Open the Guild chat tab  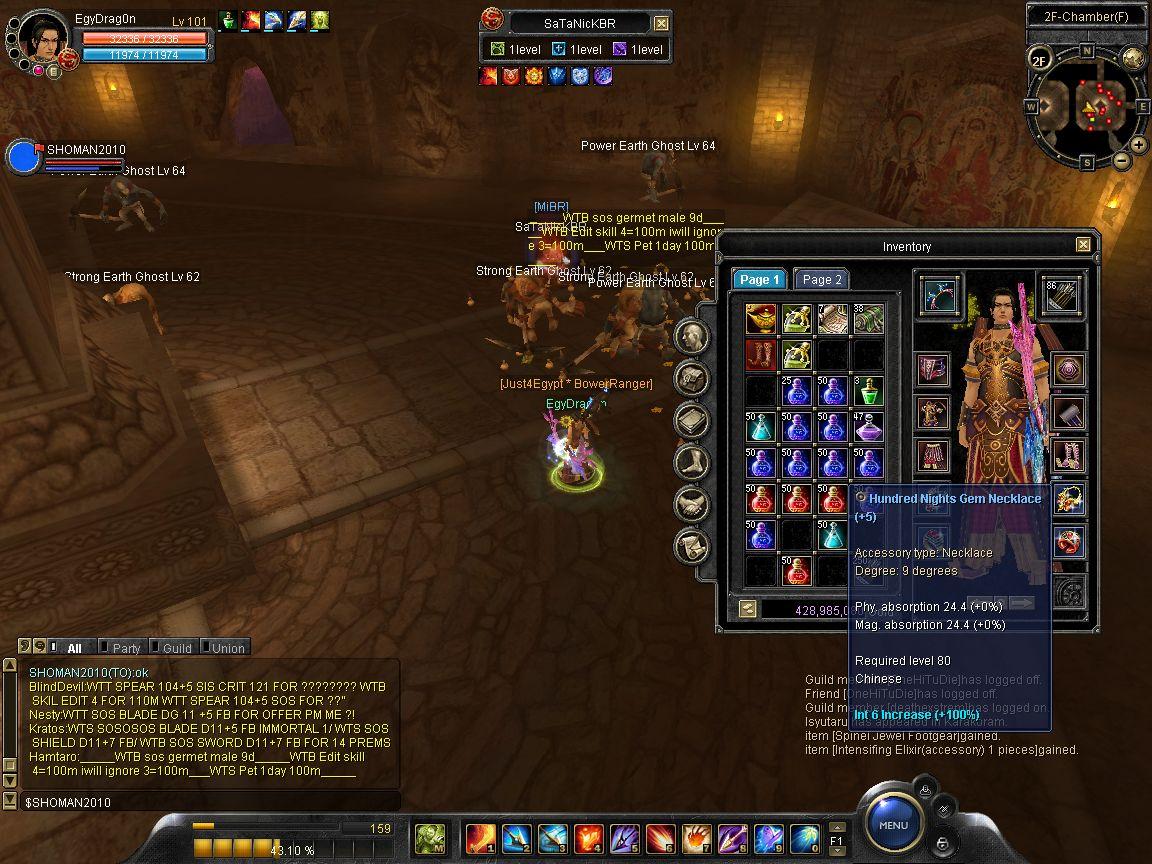[177, 648]
